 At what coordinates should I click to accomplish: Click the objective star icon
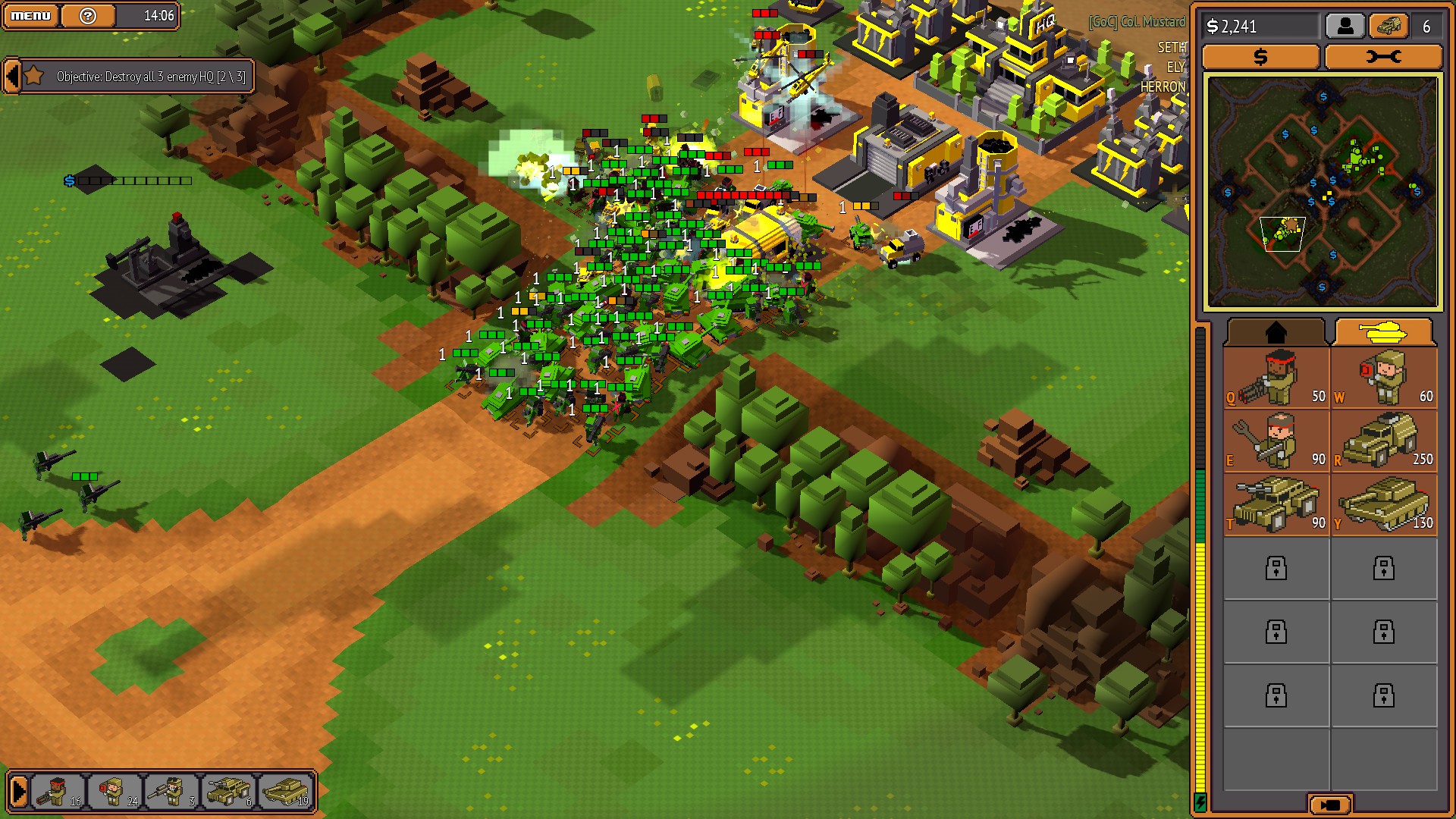tap(33, 76)
